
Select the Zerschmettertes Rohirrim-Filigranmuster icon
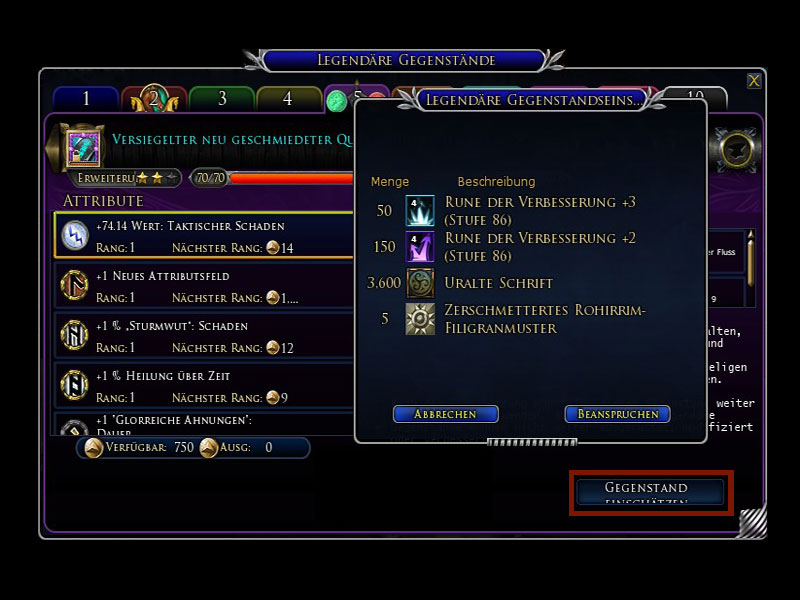coord(420,319)
